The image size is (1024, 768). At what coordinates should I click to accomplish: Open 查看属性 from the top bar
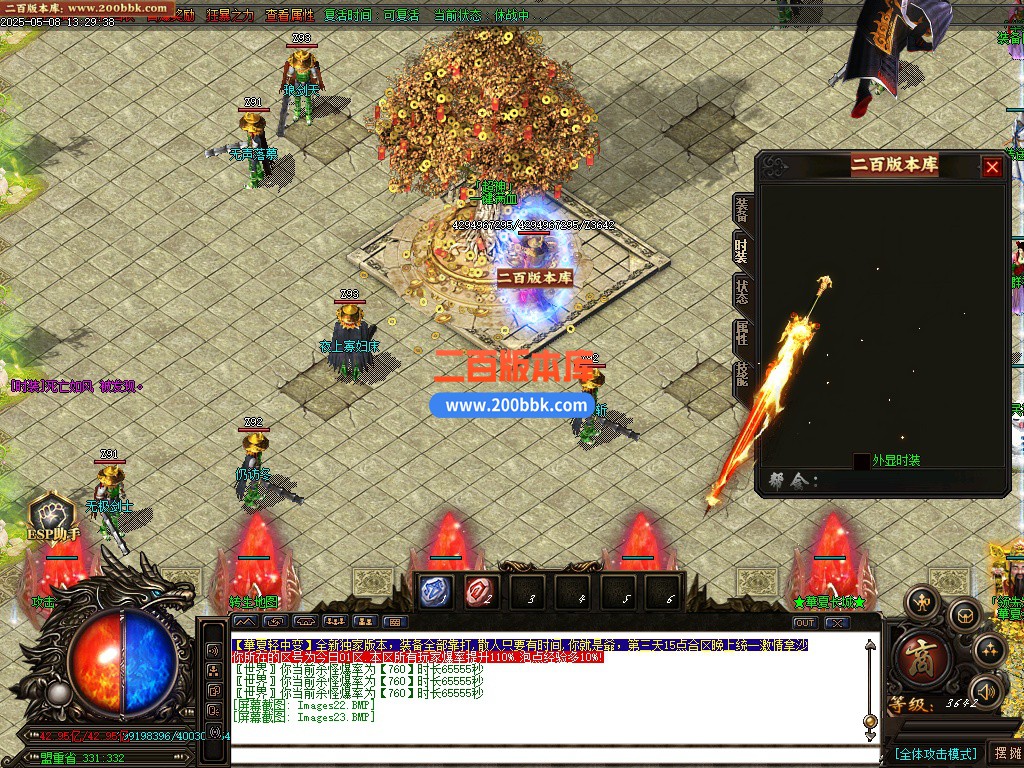(x=289, y=15)
